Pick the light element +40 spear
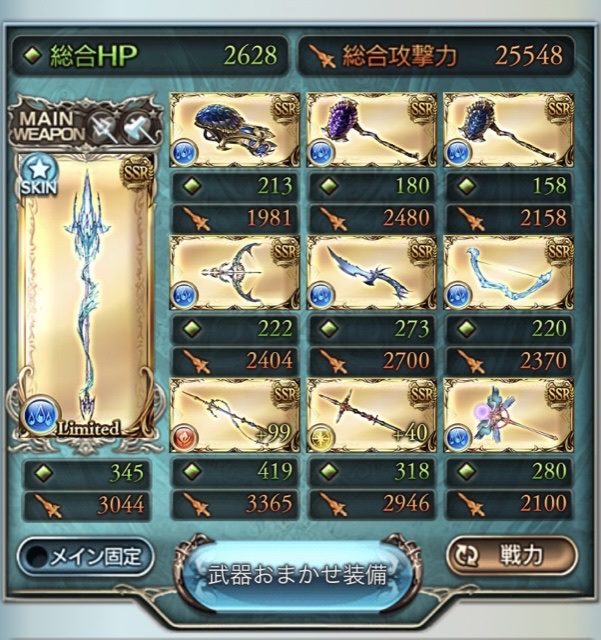The width and height of the screenshot is (601, 640). (371, 415)
